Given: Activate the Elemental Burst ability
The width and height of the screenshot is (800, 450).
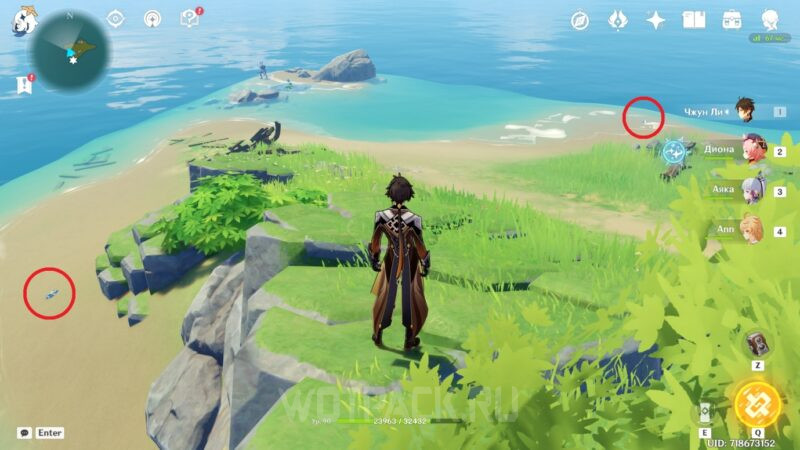Looking at the screenshot, I should [757, 403].
